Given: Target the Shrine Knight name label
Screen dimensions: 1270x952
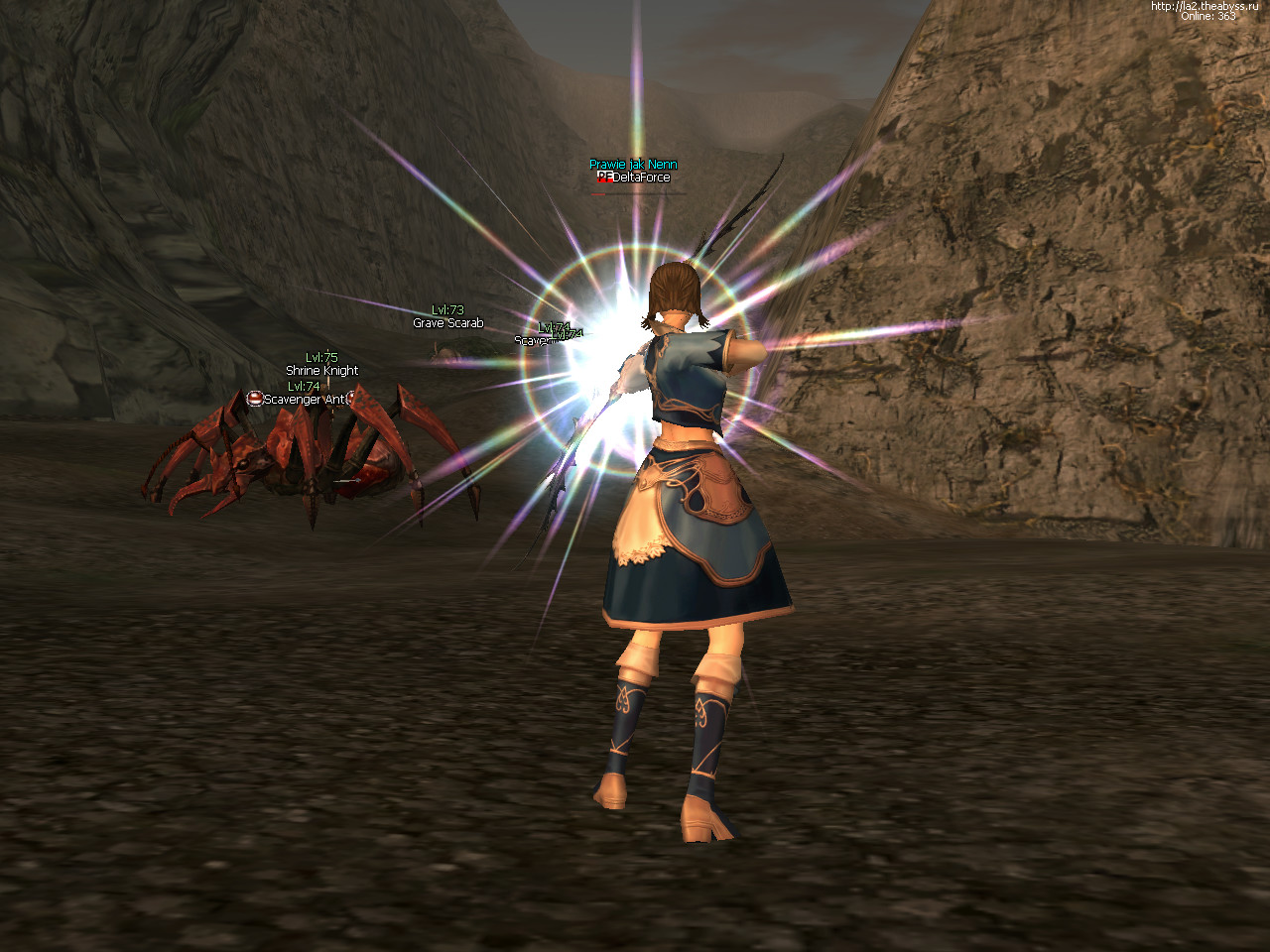Looking at the screenshot, I should click(322, 371).
